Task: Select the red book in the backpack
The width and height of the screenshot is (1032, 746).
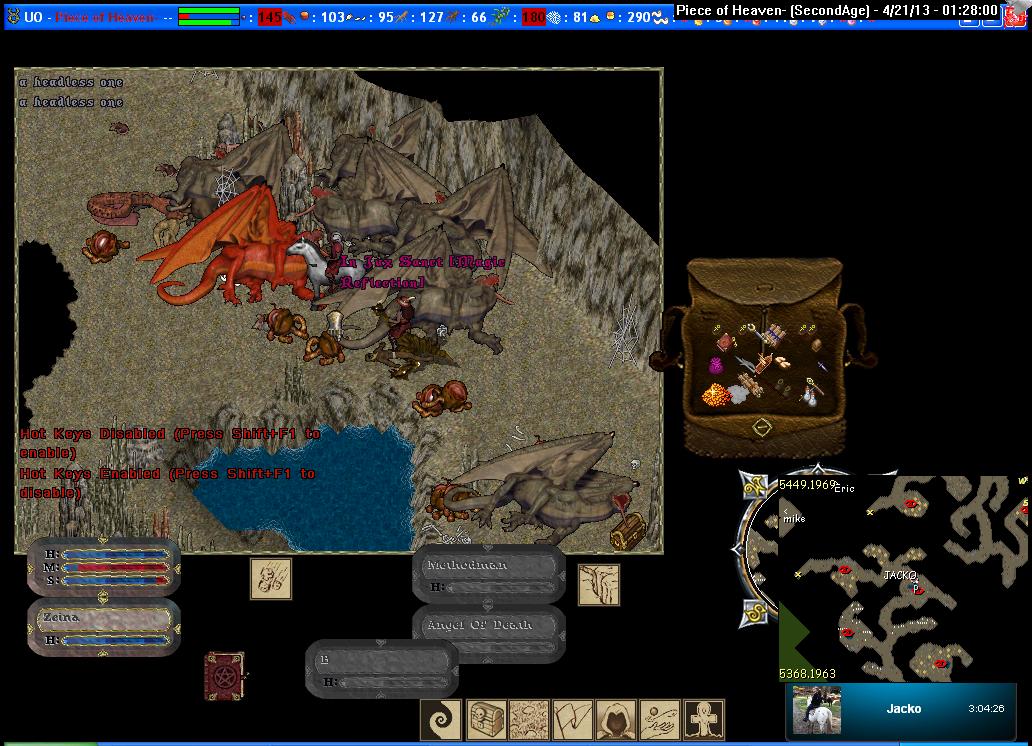Action: pyautogui.click(x=725, y=342)
